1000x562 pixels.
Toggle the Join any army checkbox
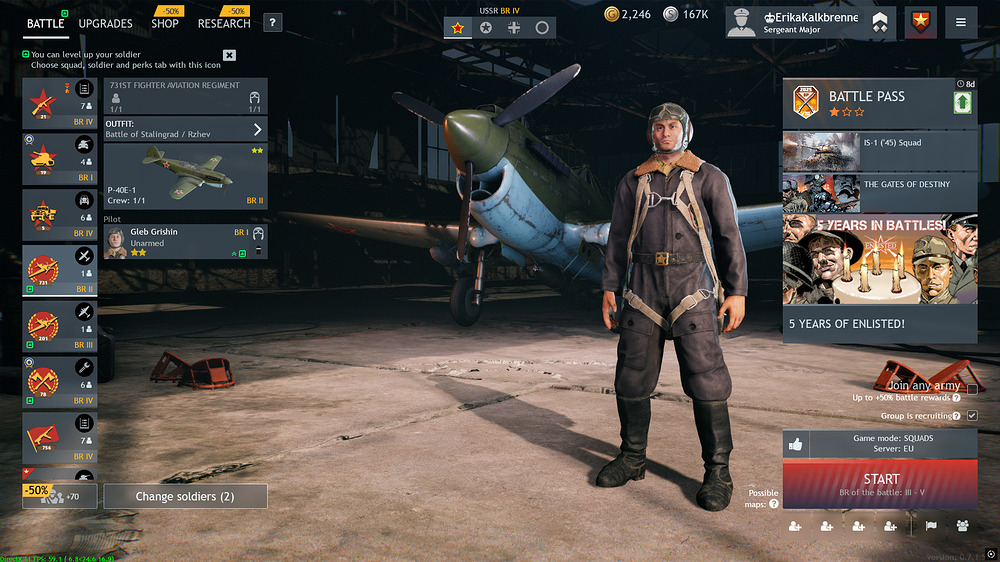tap(972, 387)
